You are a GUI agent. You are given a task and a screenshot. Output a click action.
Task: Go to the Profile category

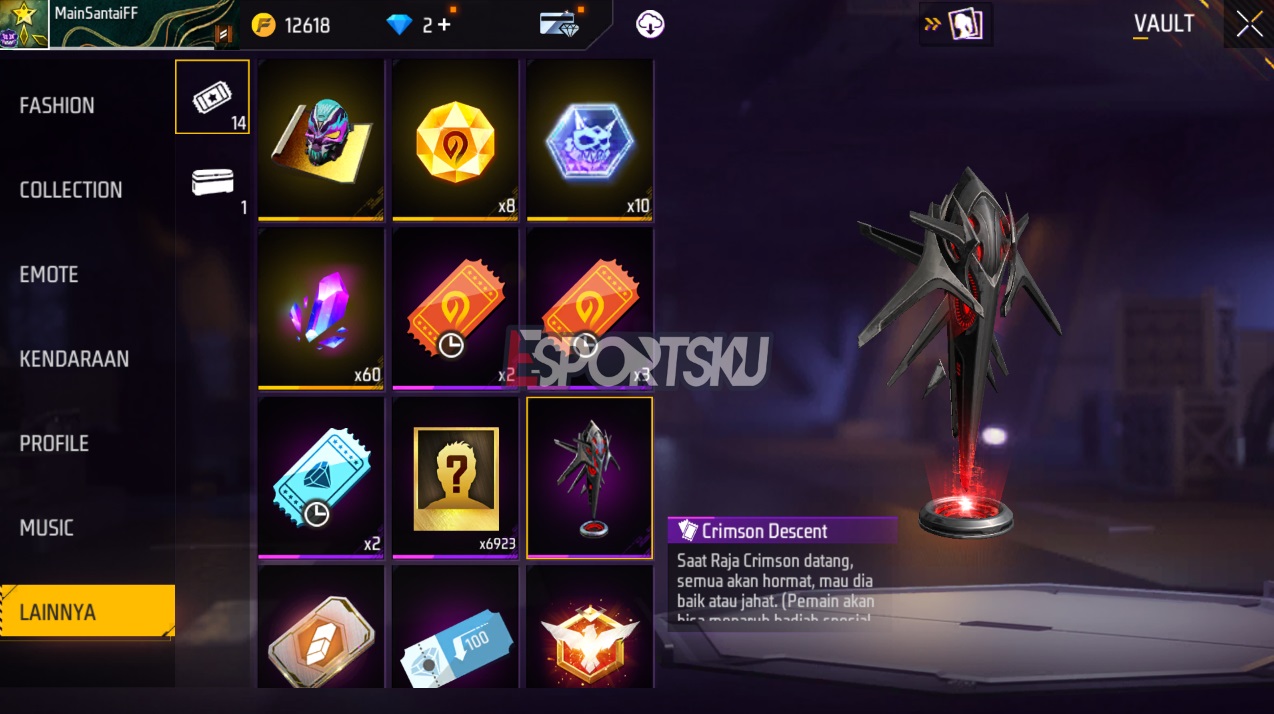[54, 443]
